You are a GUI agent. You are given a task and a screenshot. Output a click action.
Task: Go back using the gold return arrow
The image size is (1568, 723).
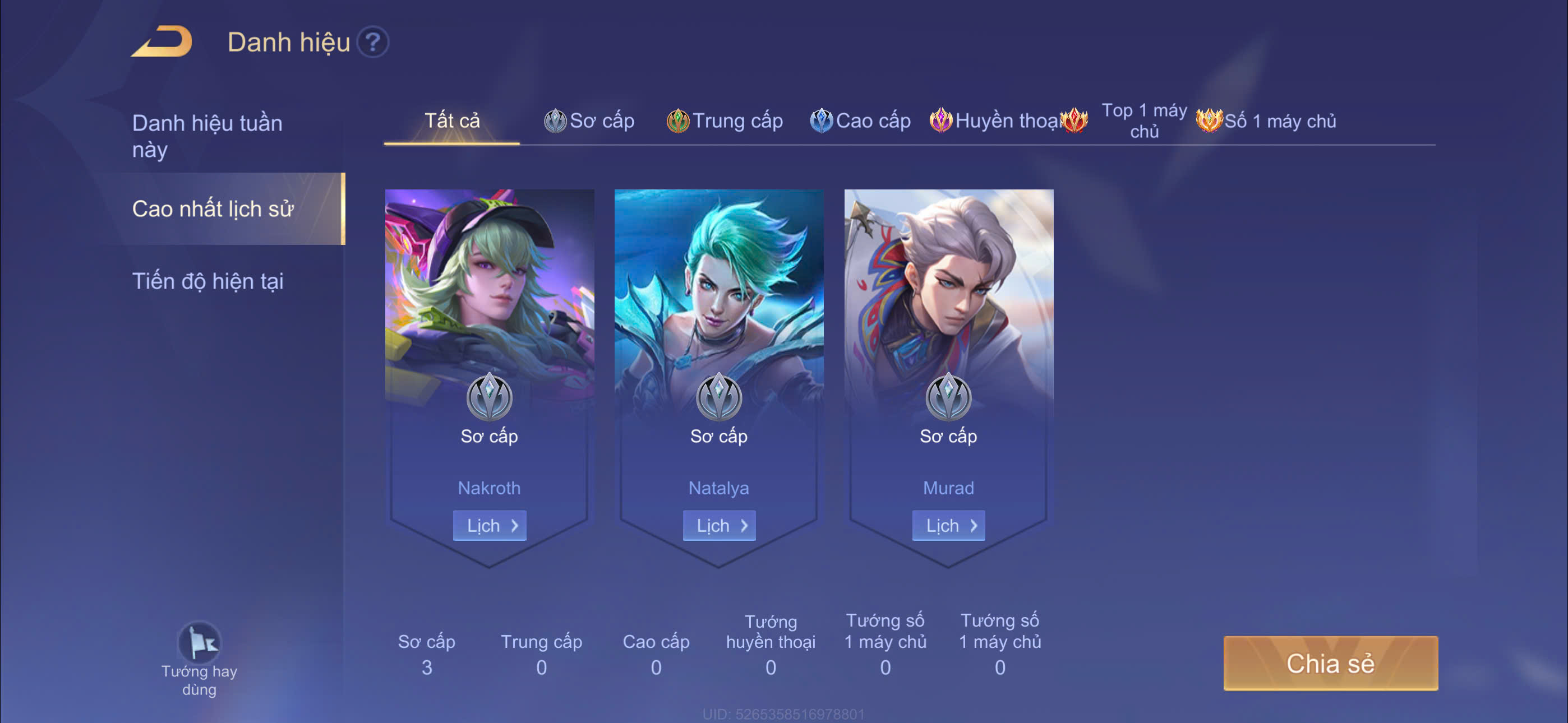tap(162, 42)
